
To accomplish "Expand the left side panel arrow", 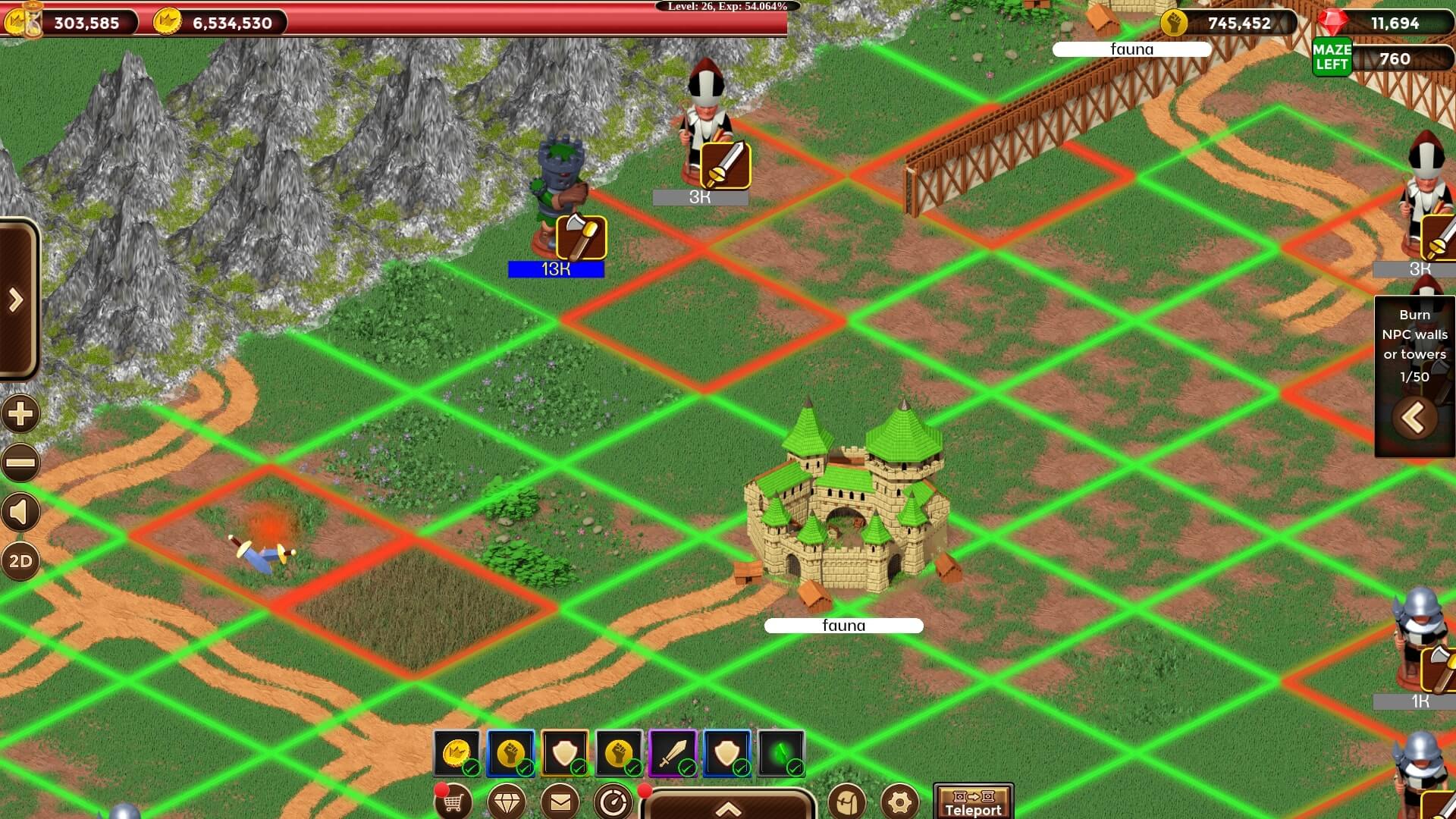I will (x=17, y=300).
